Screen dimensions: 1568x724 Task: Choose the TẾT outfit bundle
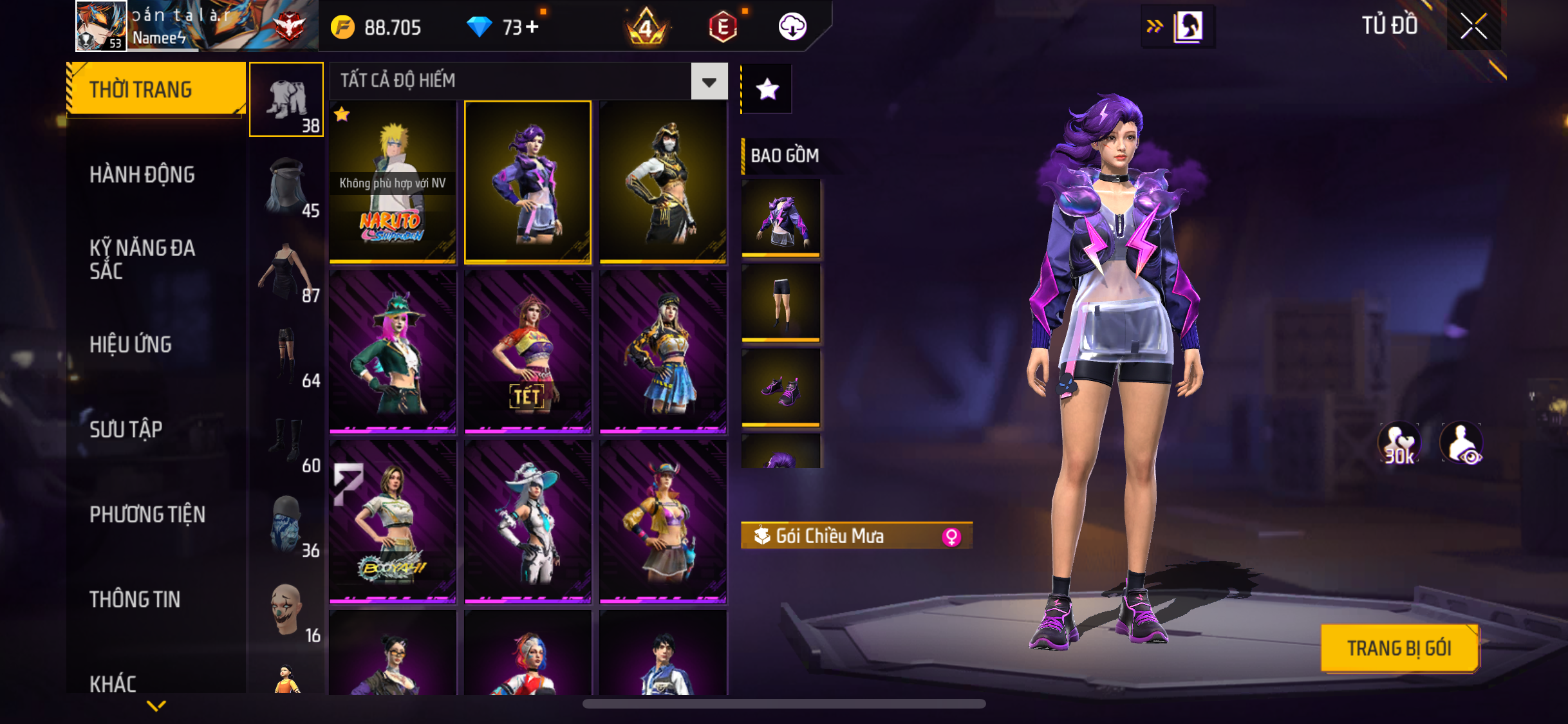(x=527, y=351)
